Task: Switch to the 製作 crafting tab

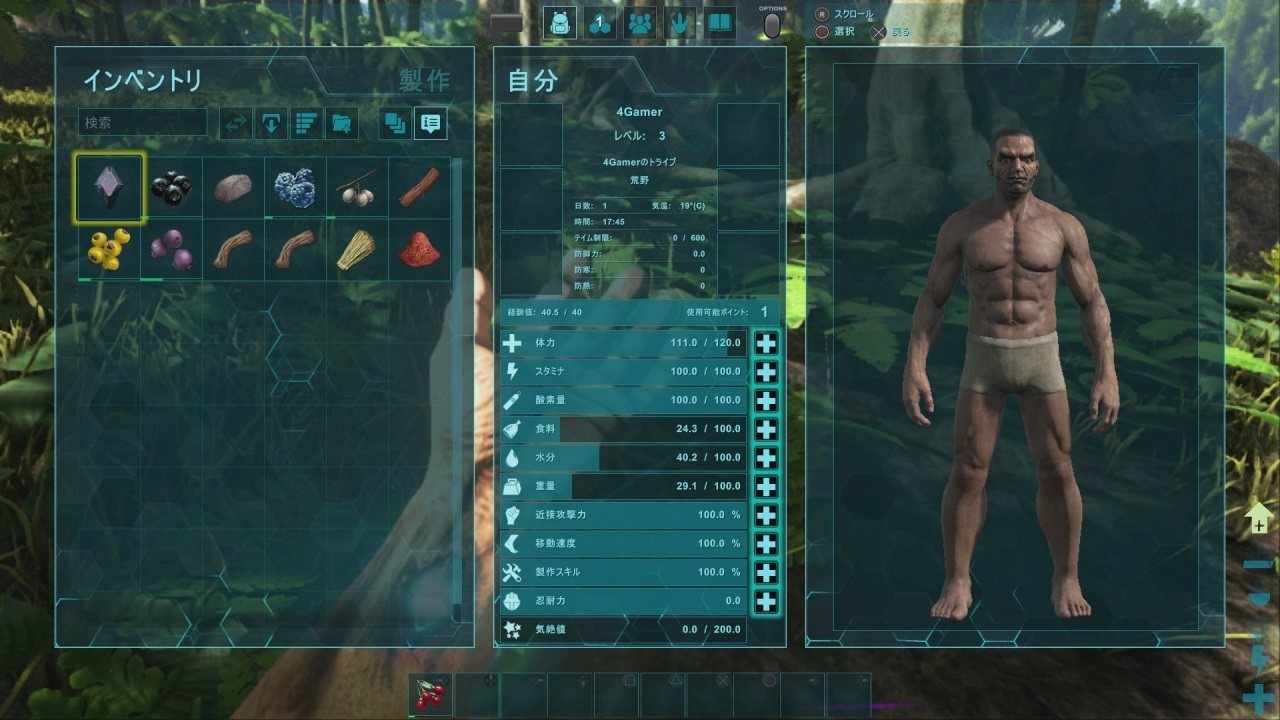Action: click(x=424, y=80)
